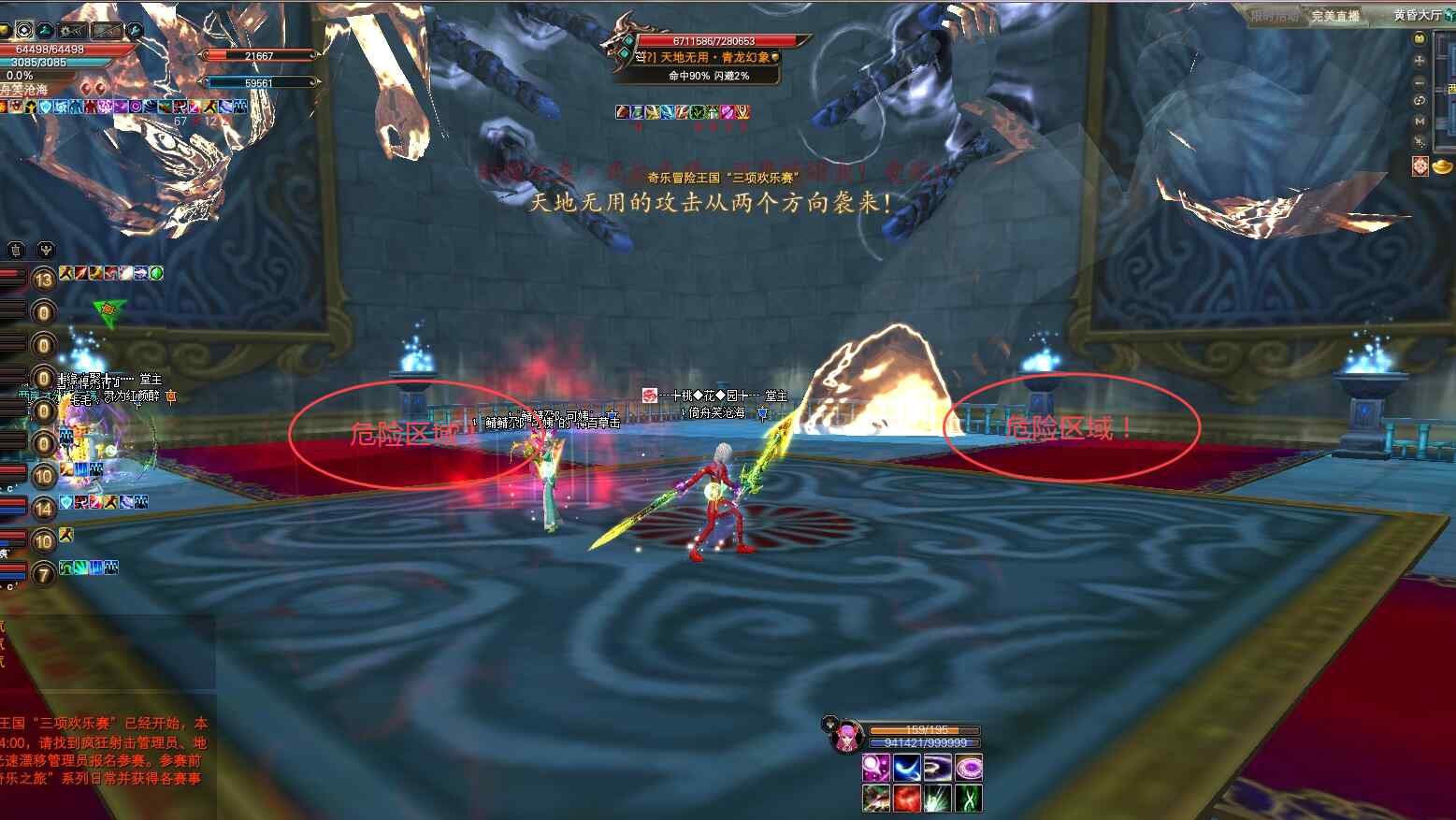Use the blue crescent slash pet skill
Screen dimensions: 1456x820
[906, 769]
